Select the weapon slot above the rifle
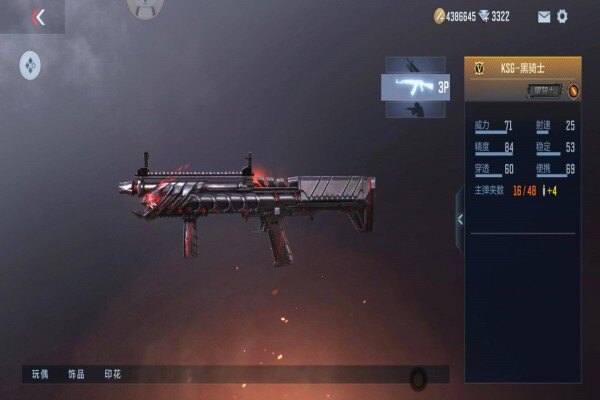Image resolution: width=600 pixels, height=400 pixels. click(x=416, y=63)
